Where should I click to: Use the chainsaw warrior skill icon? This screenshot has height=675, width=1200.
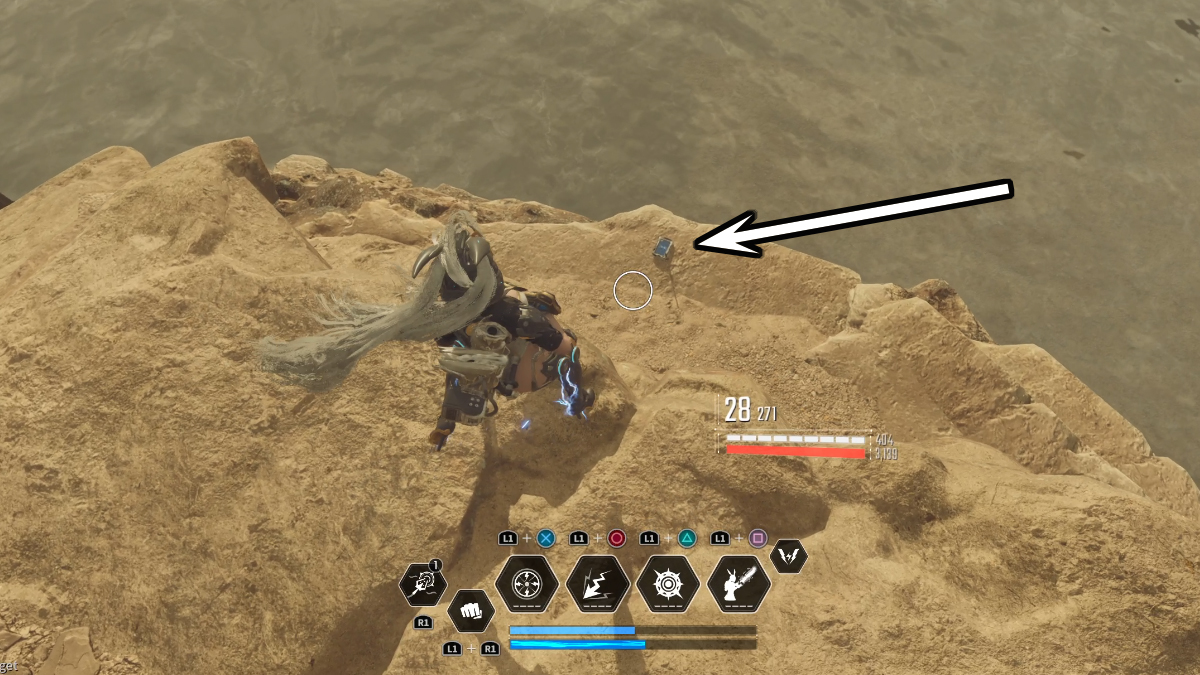click(738, 584)
